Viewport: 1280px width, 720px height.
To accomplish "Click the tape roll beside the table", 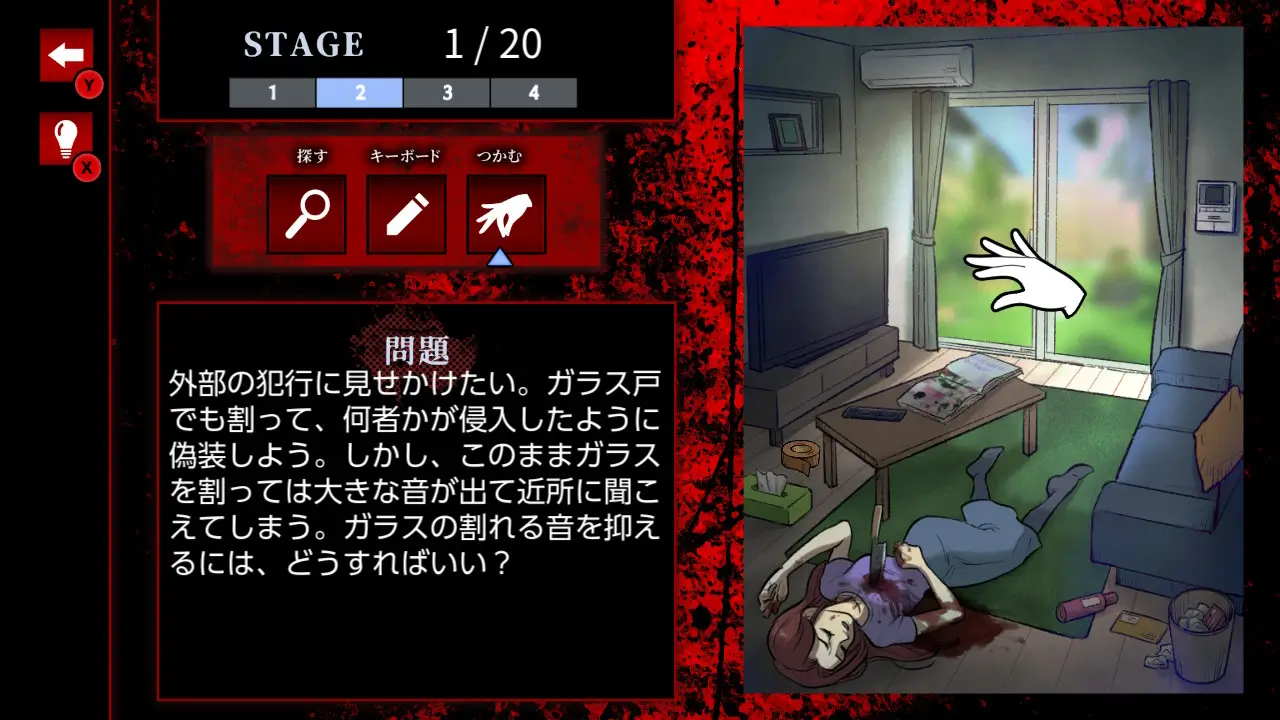I will 799,452.
